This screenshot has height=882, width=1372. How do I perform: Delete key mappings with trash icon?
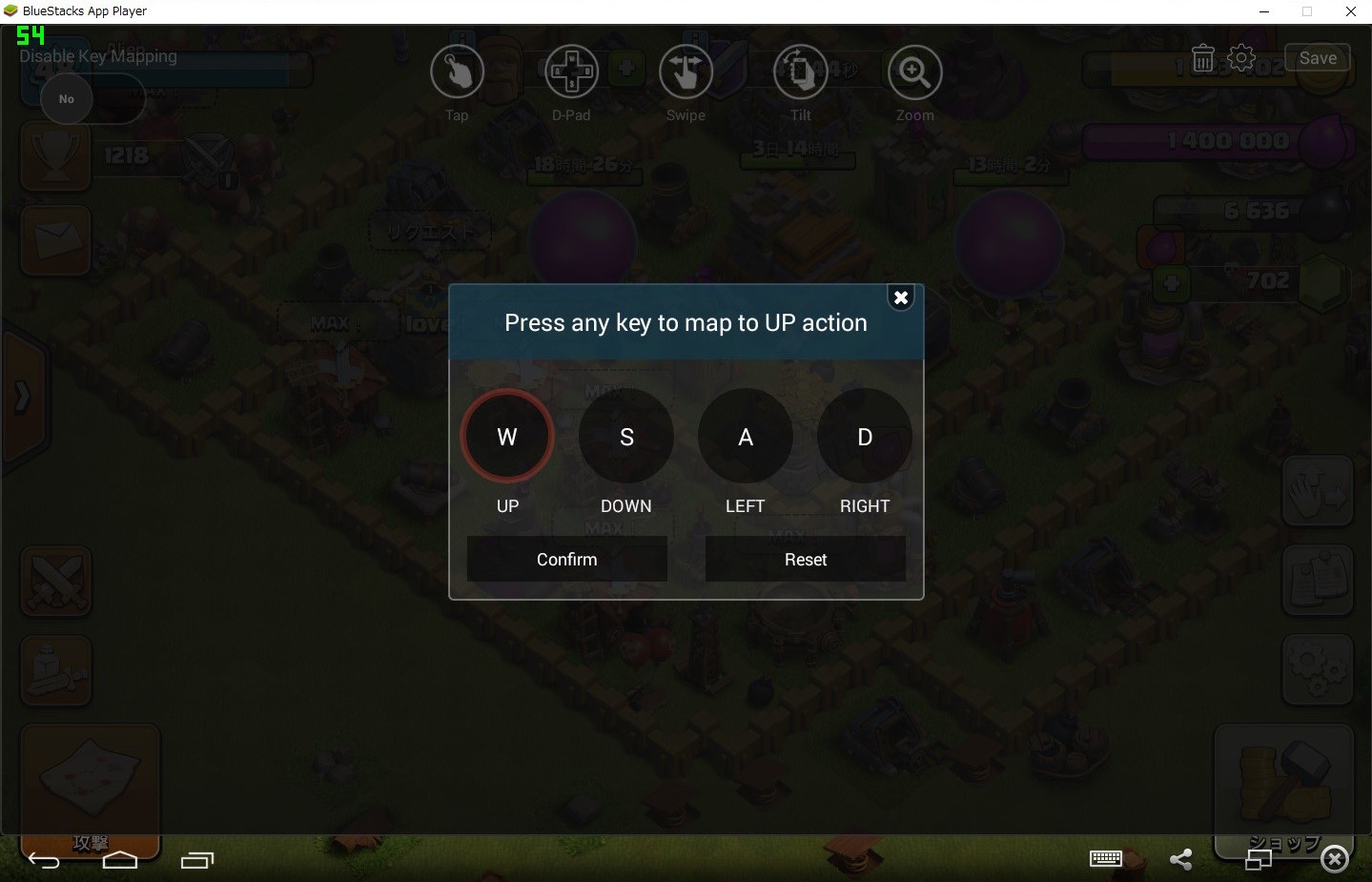1202,59
